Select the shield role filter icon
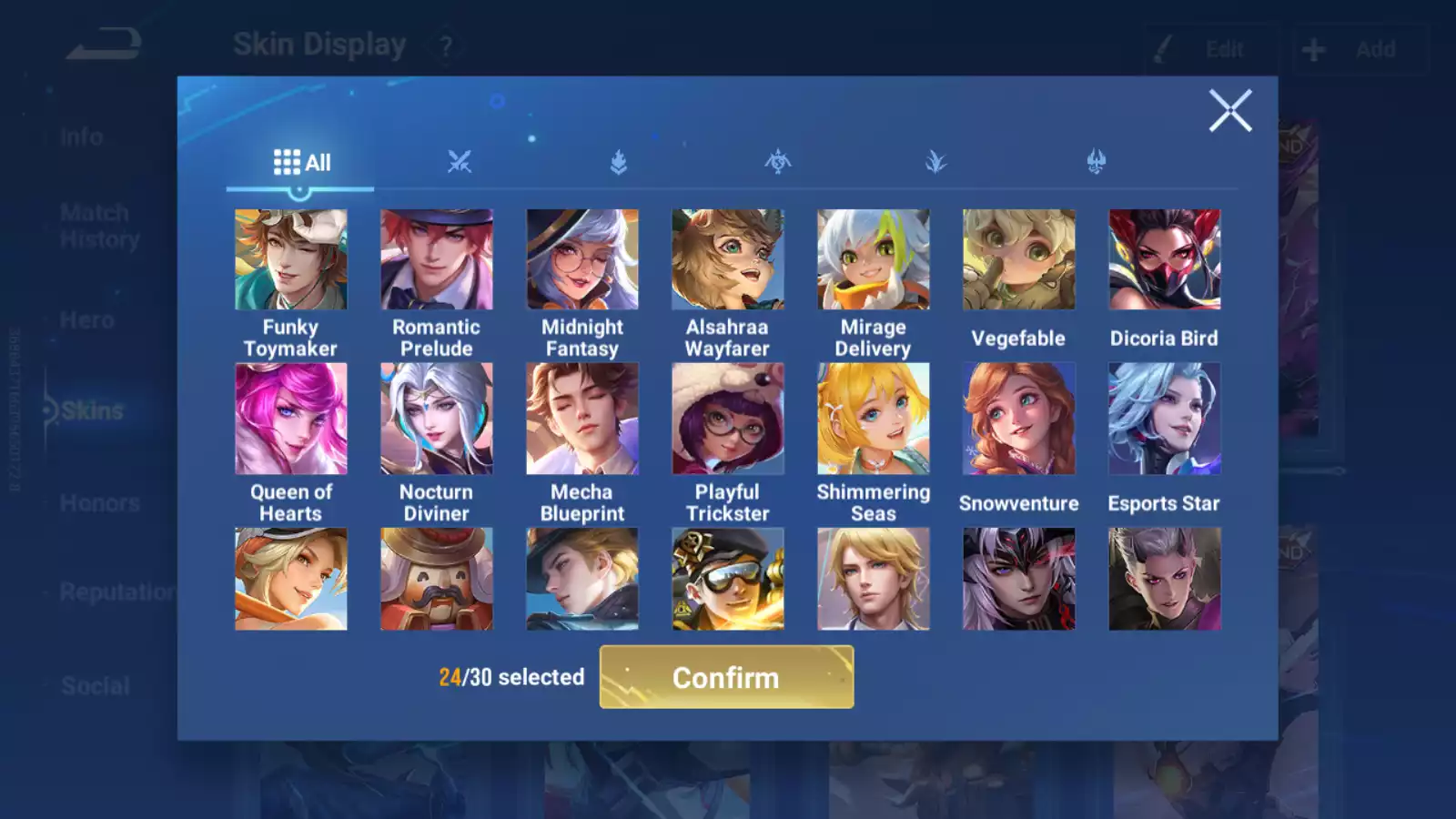This screenshot has width=1456, height=819. pyautogui.click(x=619, y=161)
